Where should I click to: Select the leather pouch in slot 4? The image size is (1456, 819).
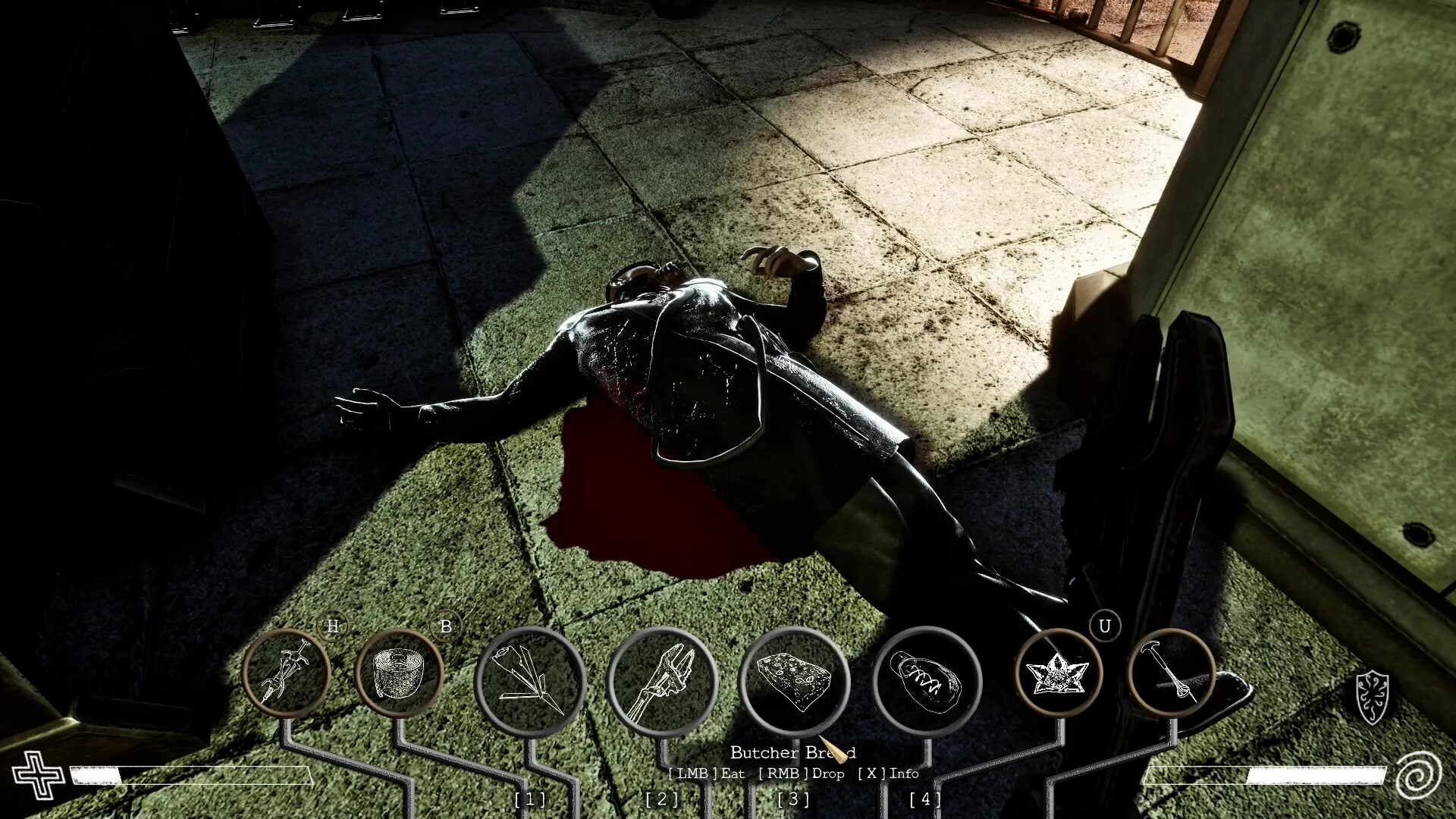926,682
